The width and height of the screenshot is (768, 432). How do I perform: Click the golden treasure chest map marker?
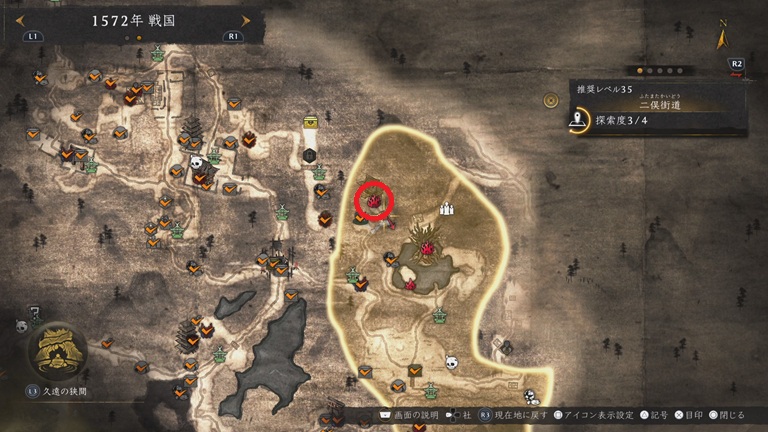click(311, 124)
